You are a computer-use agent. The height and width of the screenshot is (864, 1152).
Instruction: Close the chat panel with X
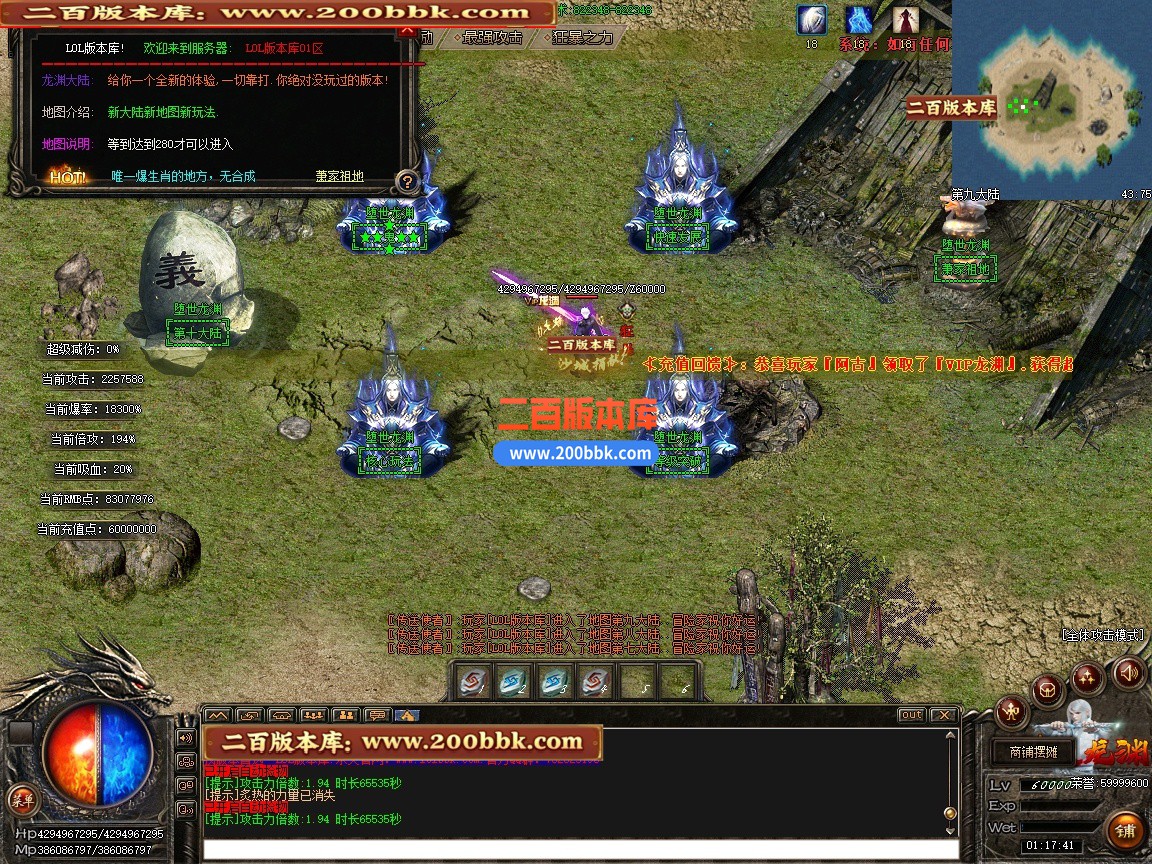coord(943,715)
